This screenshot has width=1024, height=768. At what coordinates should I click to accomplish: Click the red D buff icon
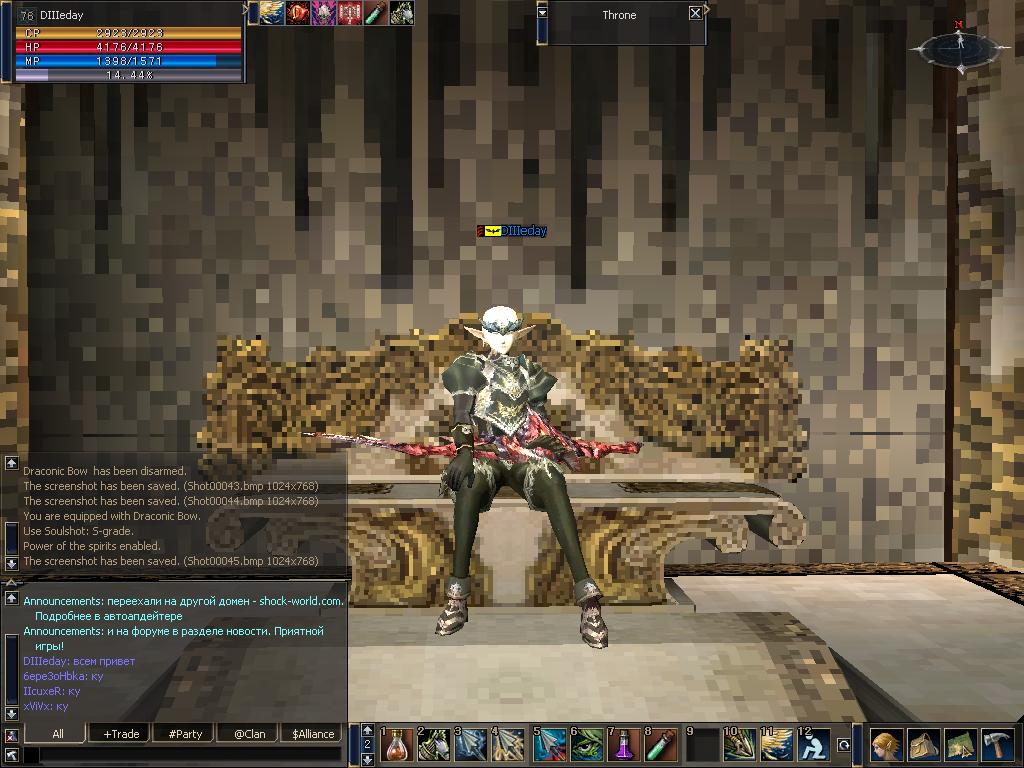pyautogui.click(x=298, y=13)
